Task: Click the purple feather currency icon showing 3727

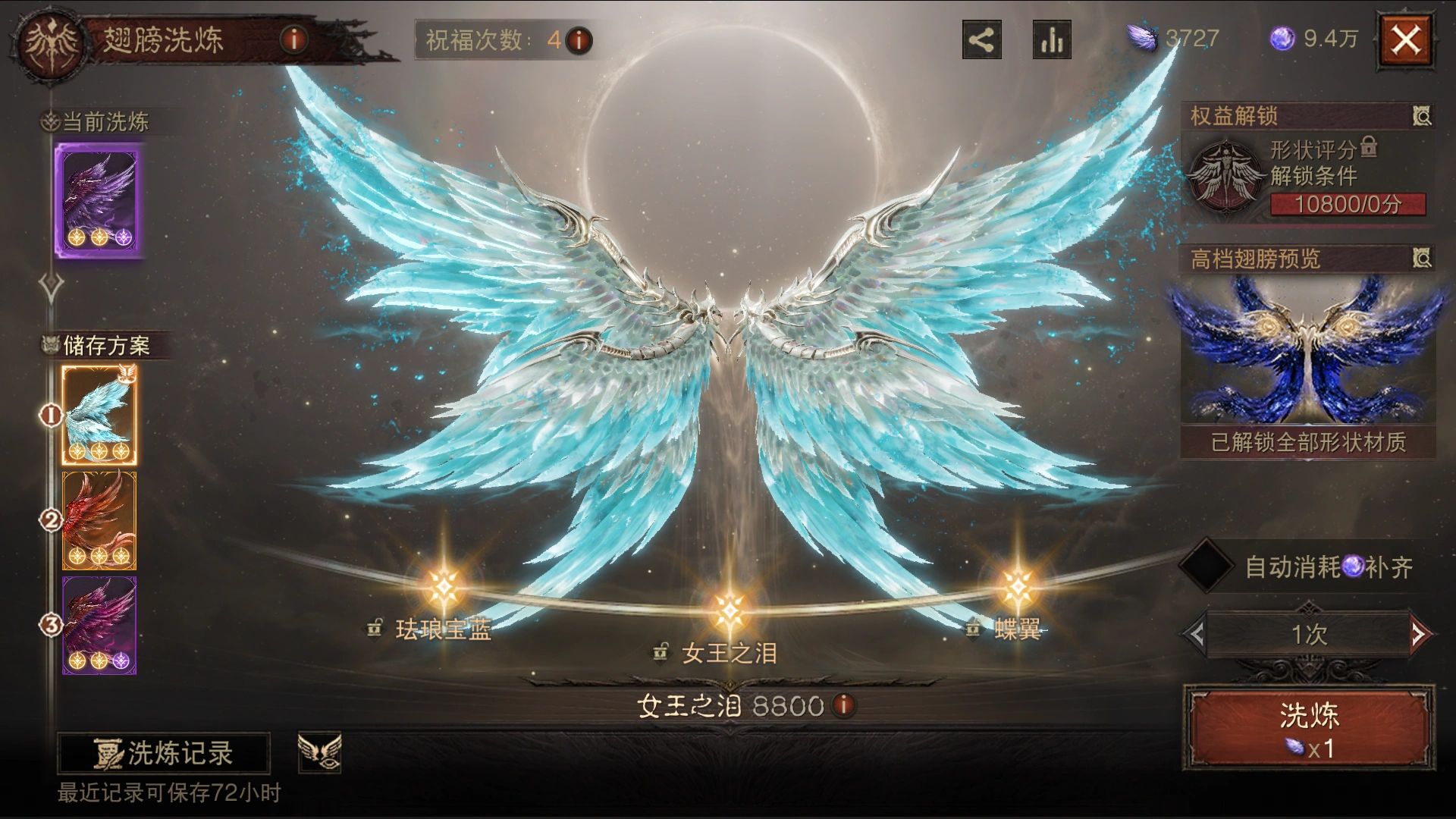Action: click(x=1144, y=36)
